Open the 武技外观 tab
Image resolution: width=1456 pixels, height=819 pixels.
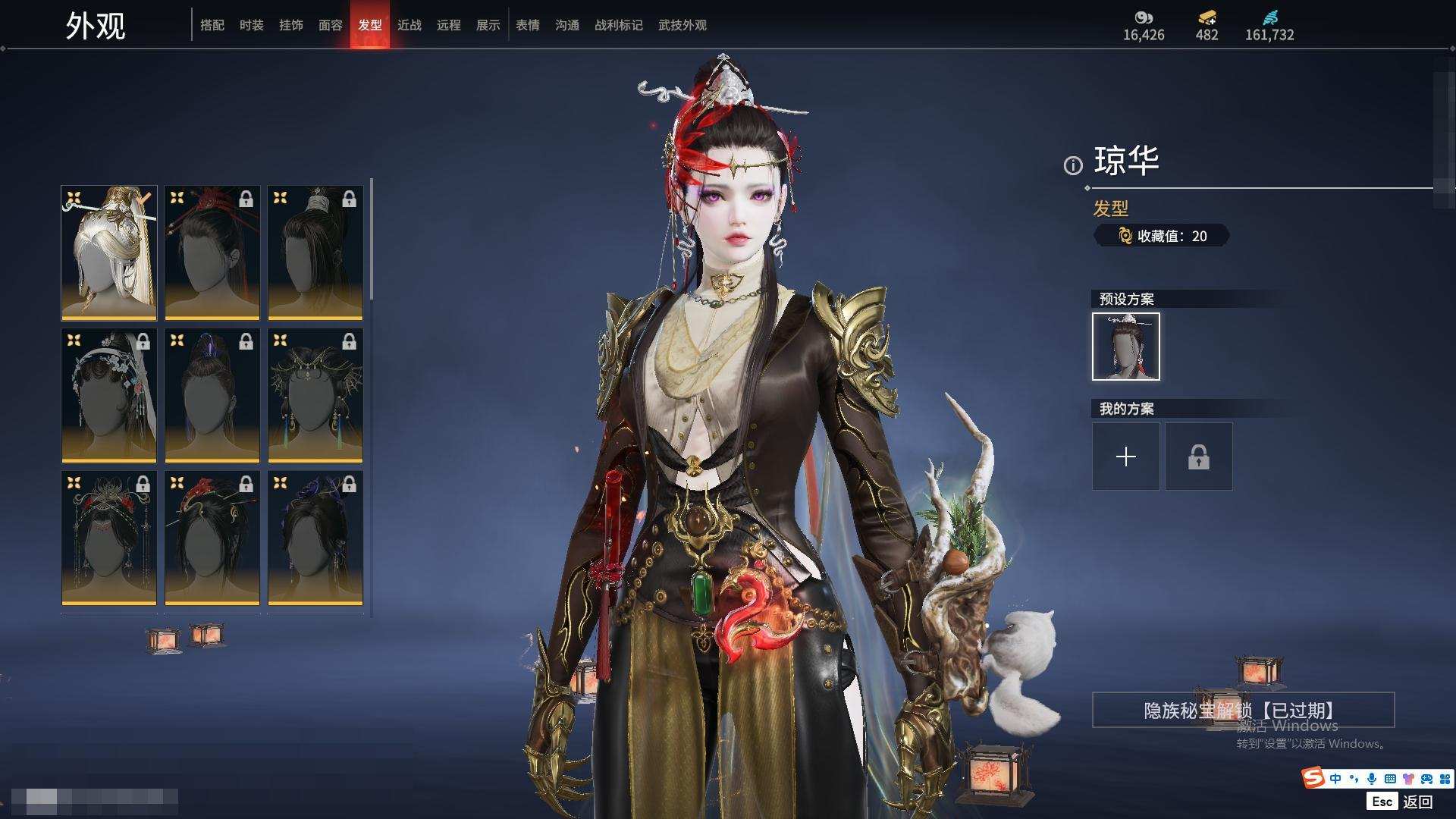coord(682,25)
